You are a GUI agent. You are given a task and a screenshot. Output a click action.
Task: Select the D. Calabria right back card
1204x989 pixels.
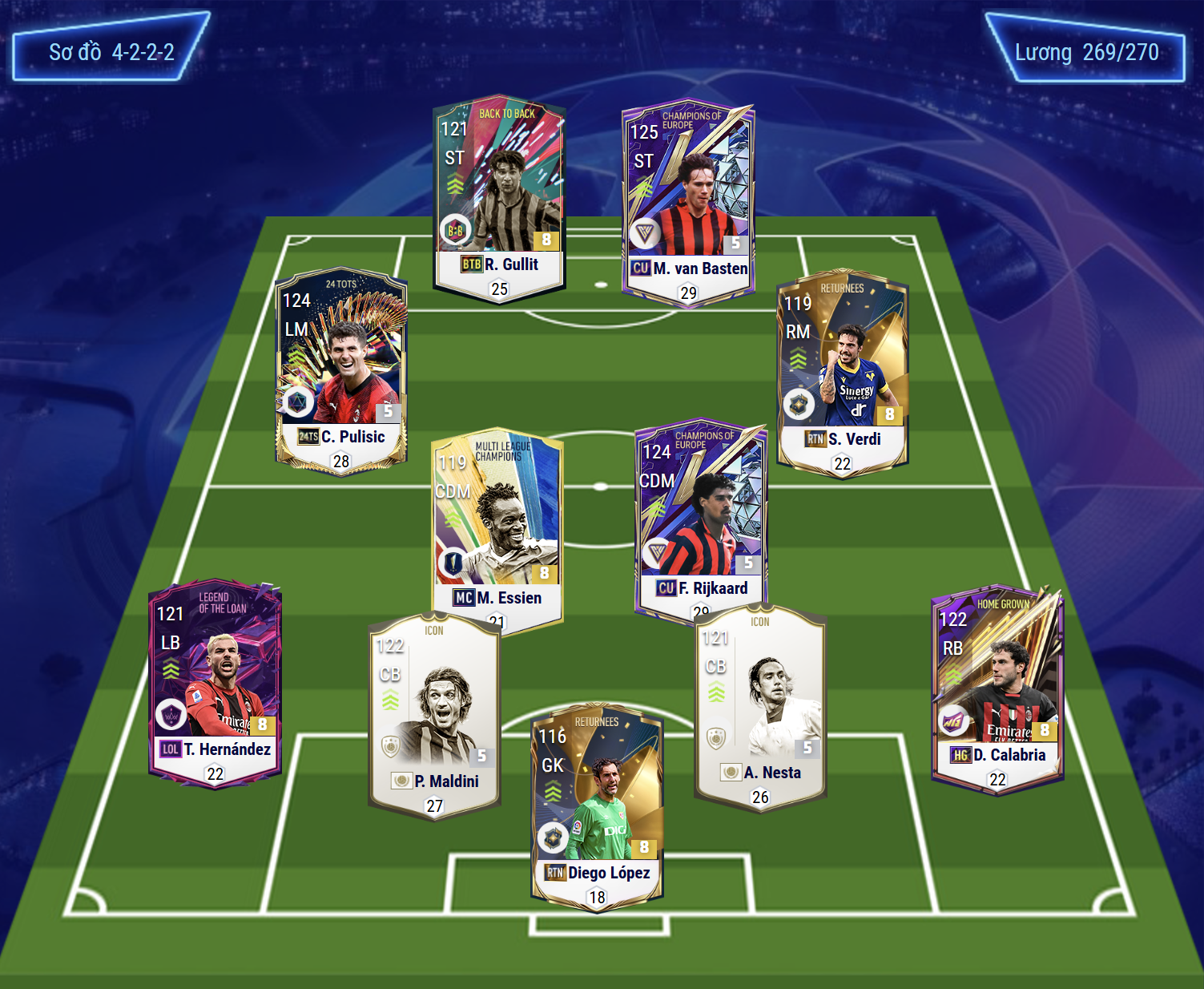(997, 688)
